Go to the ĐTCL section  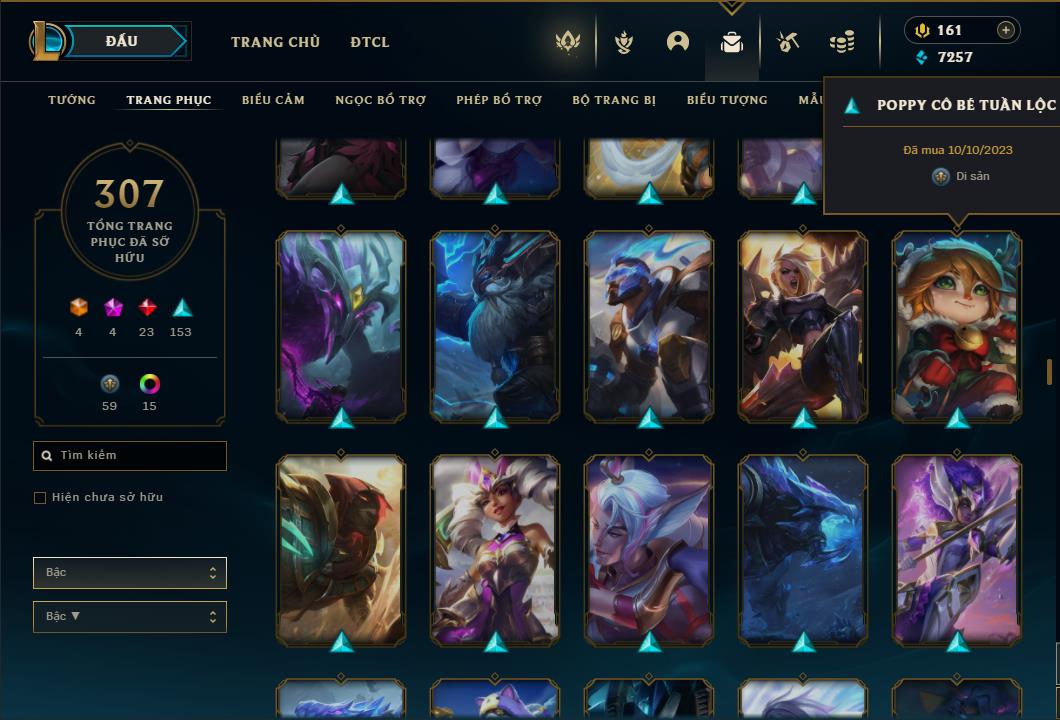click(370, 42)
